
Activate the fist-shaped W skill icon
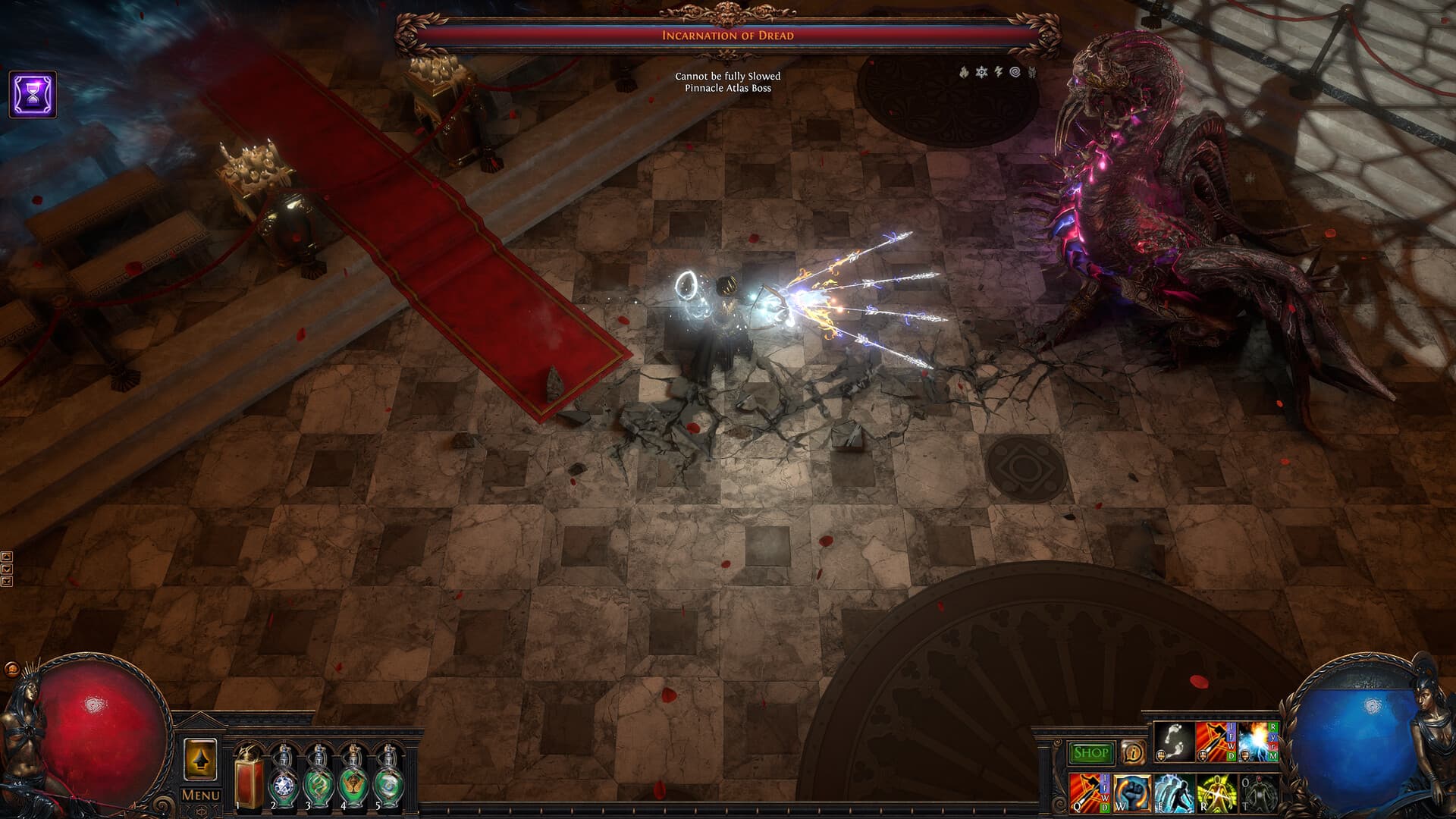1131,794
